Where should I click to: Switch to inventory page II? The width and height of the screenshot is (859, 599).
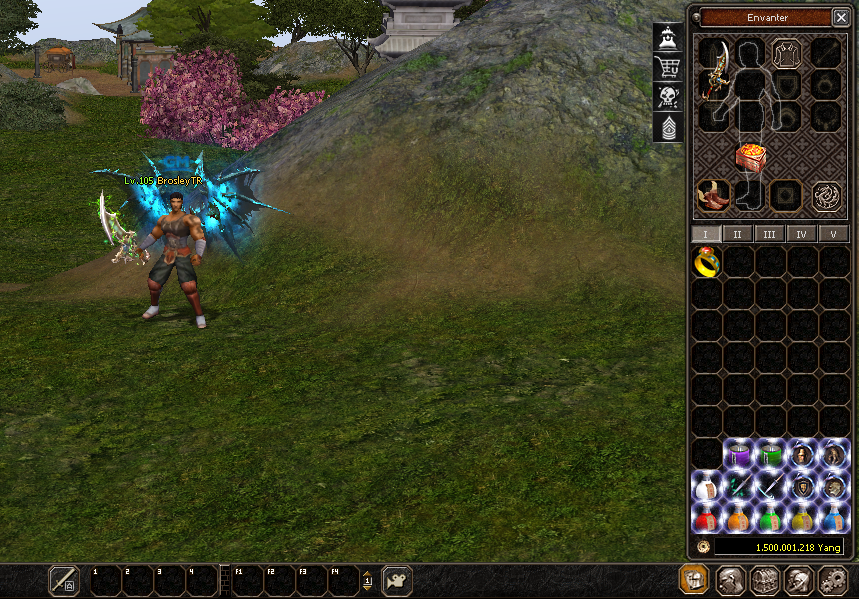(738, 234)
